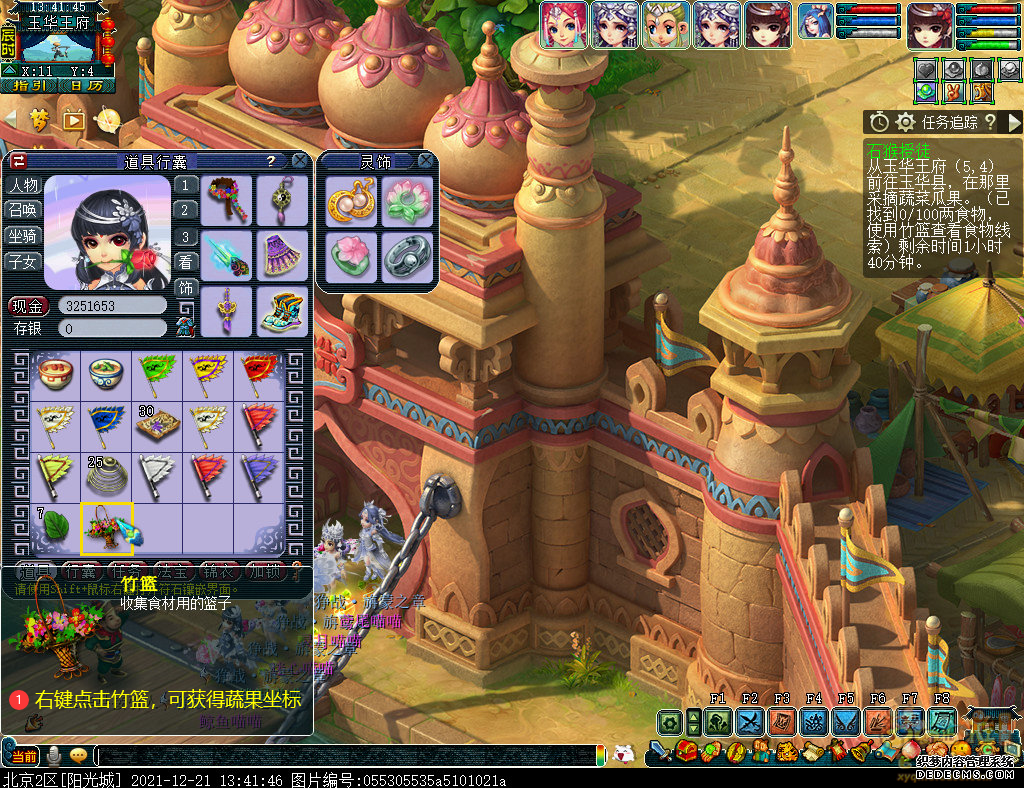The height and width of the screenshot is (789, 1025).
Task: Activate the F3 skill shortcut icon
Action: [782, 721]
